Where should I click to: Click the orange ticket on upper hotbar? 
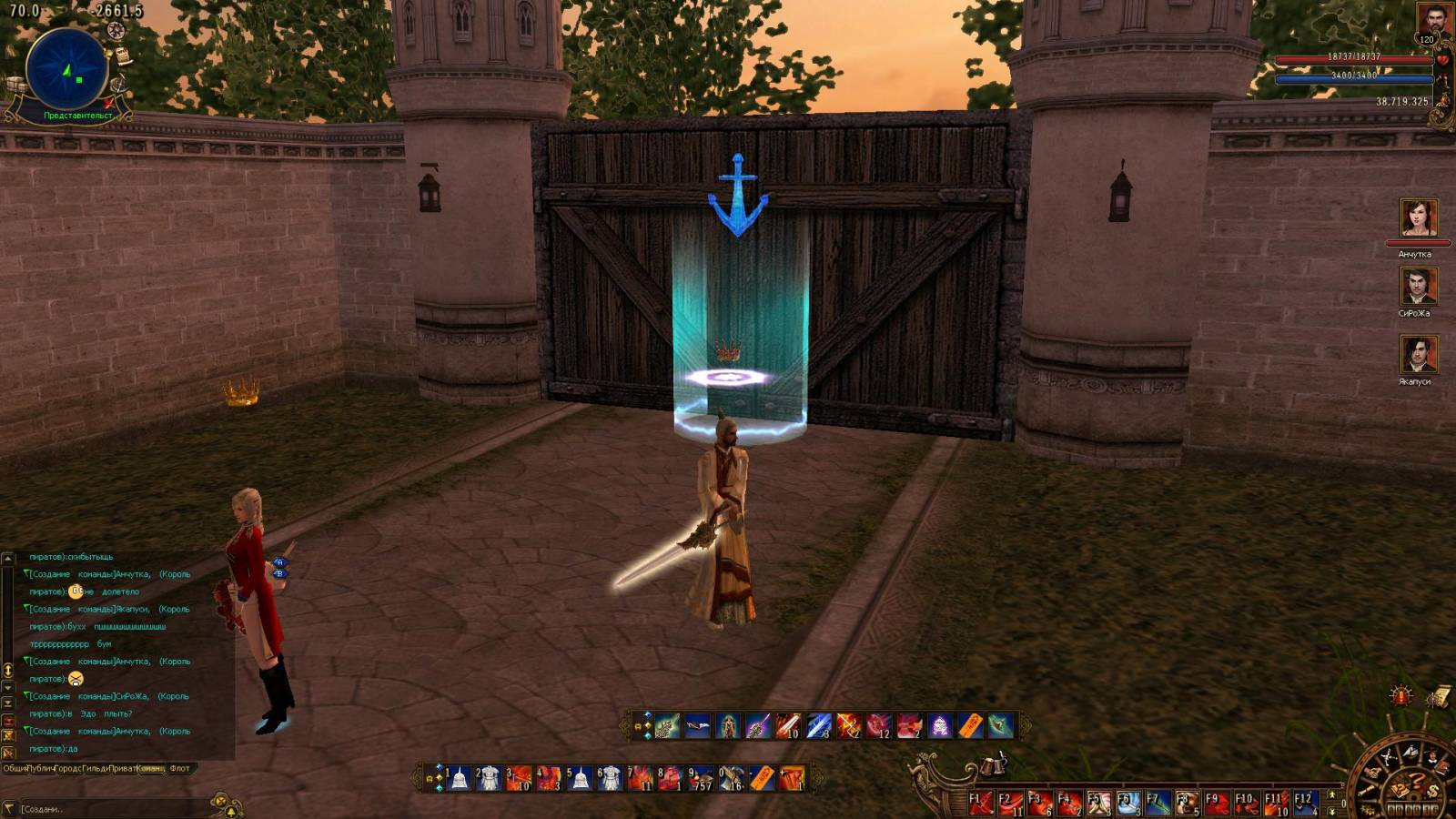[970, 726]
